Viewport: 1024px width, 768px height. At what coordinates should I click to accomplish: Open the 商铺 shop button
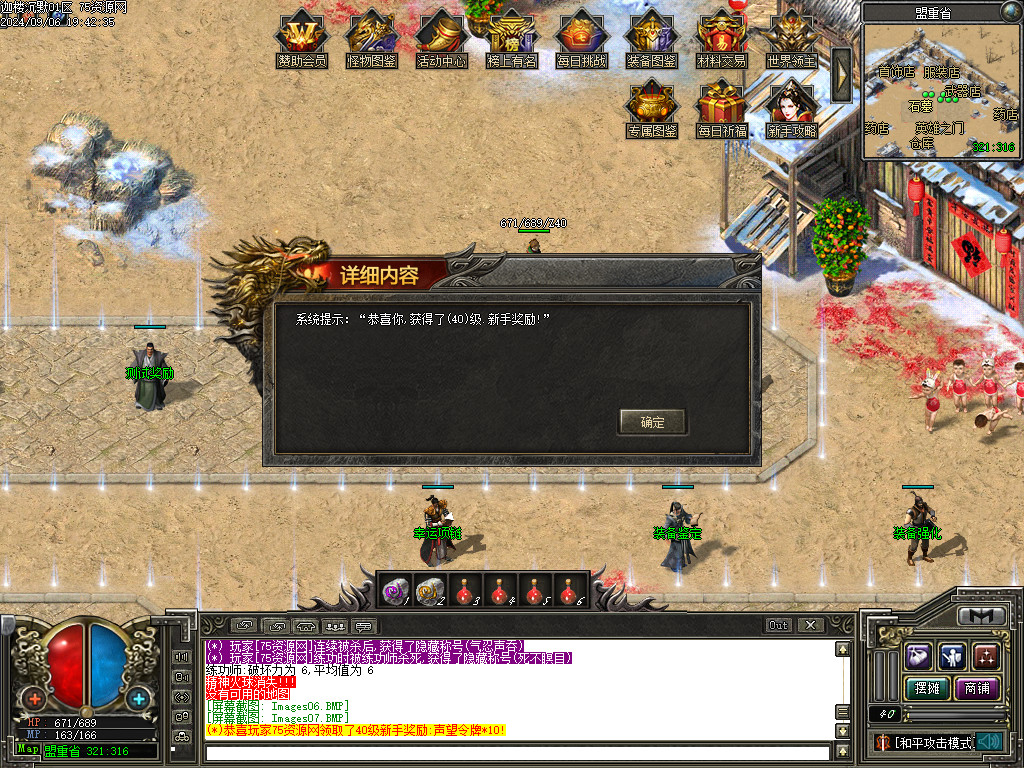(975, 688)
